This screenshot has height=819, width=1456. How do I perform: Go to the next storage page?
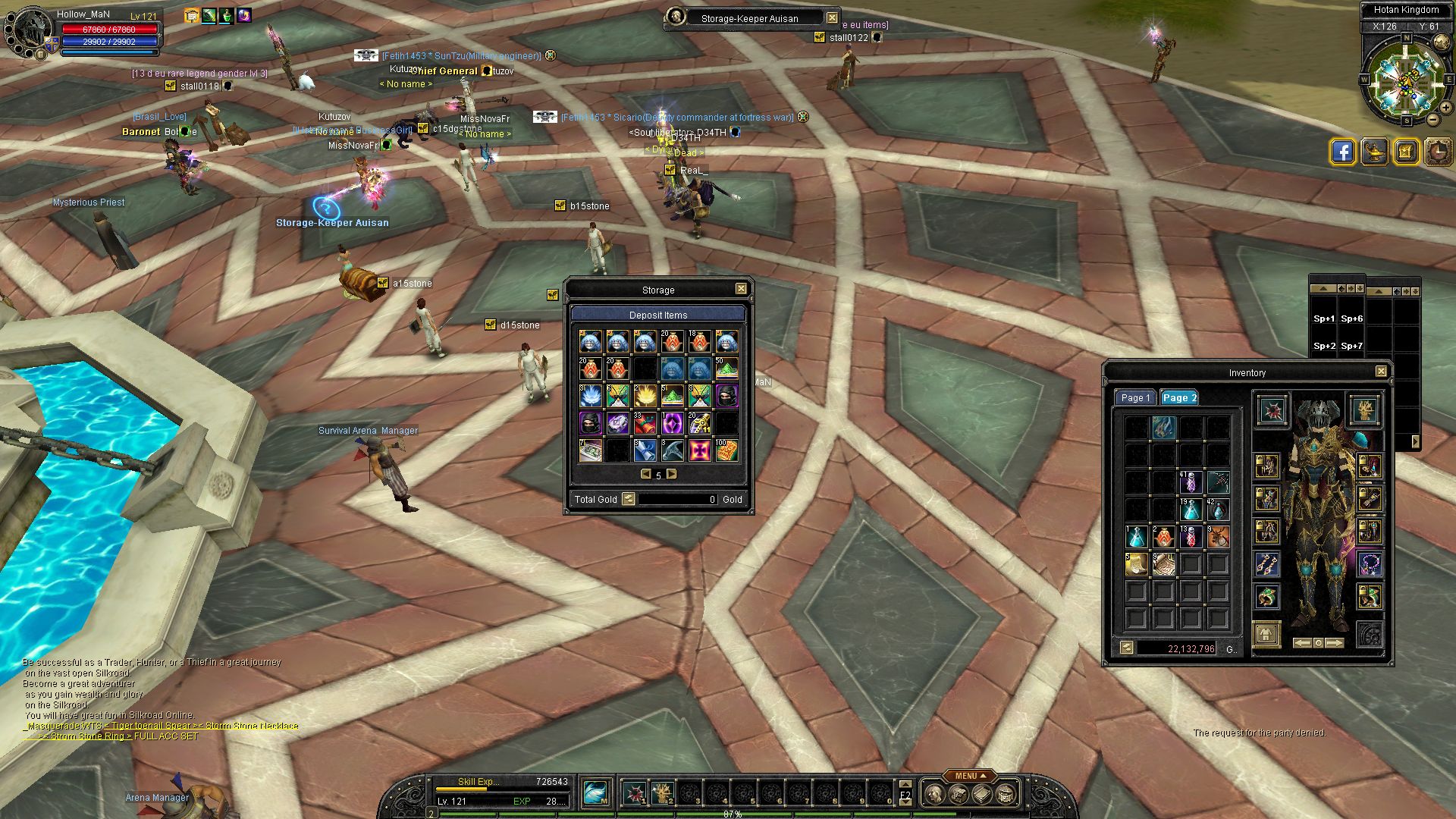point(671,474)
